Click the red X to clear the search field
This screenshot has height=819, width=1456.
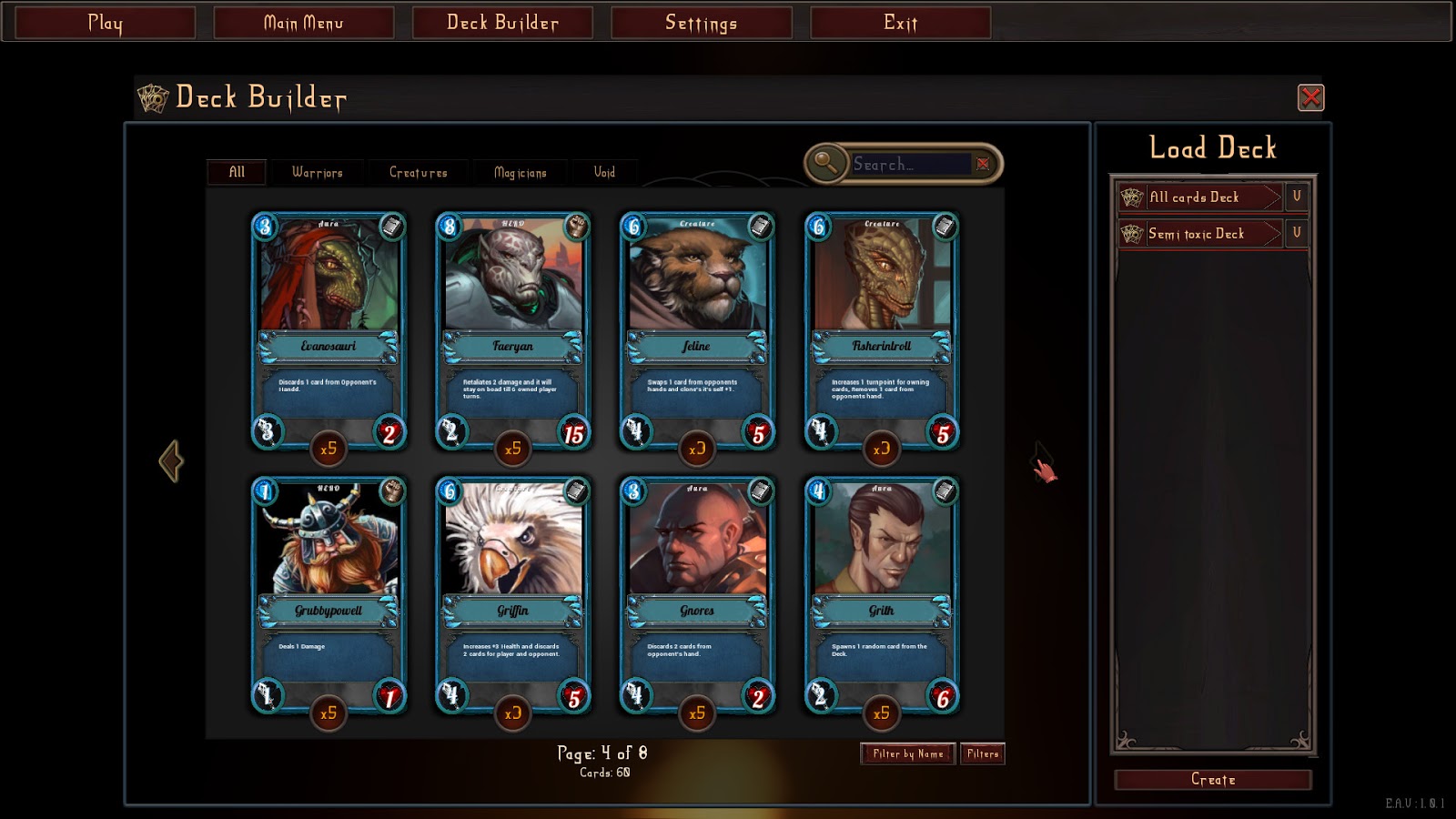click(983, 162)
